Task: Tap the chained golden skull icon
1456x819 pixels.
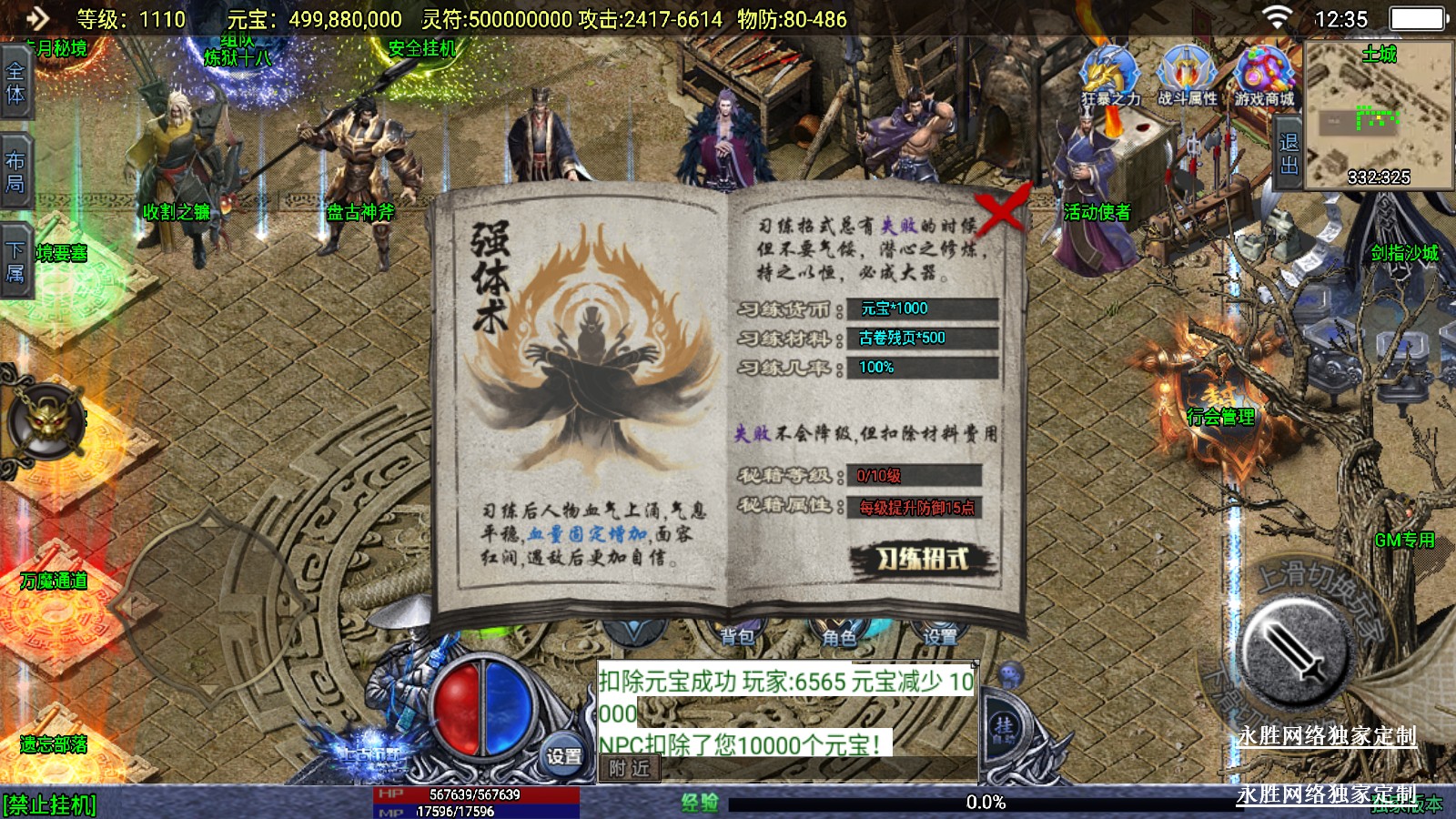Action: coord(46,421)
